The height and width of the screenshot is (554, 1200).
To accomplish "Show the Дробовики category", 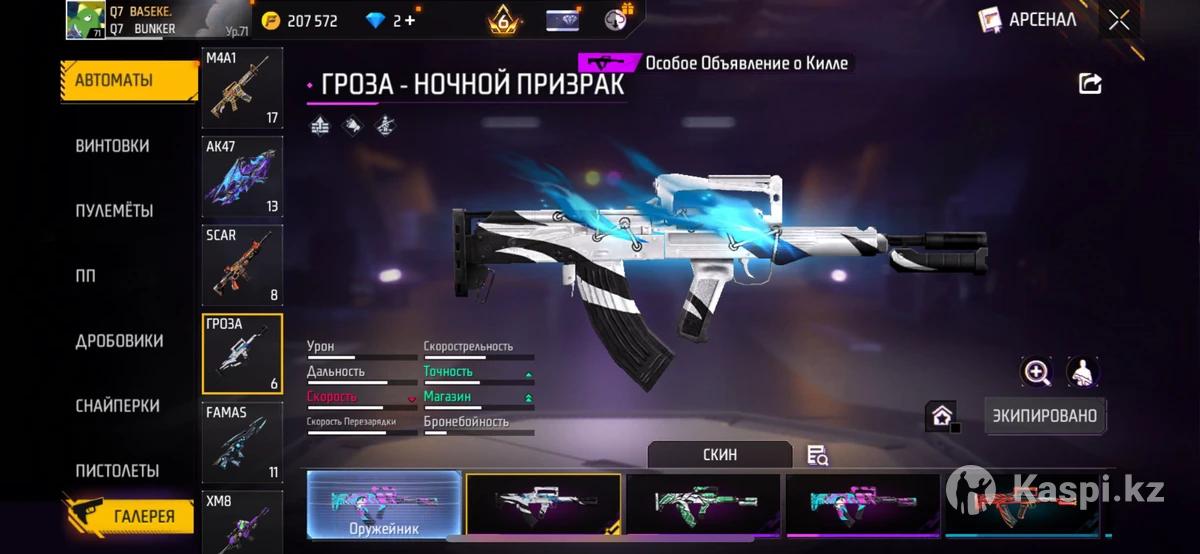I will 119,341.
